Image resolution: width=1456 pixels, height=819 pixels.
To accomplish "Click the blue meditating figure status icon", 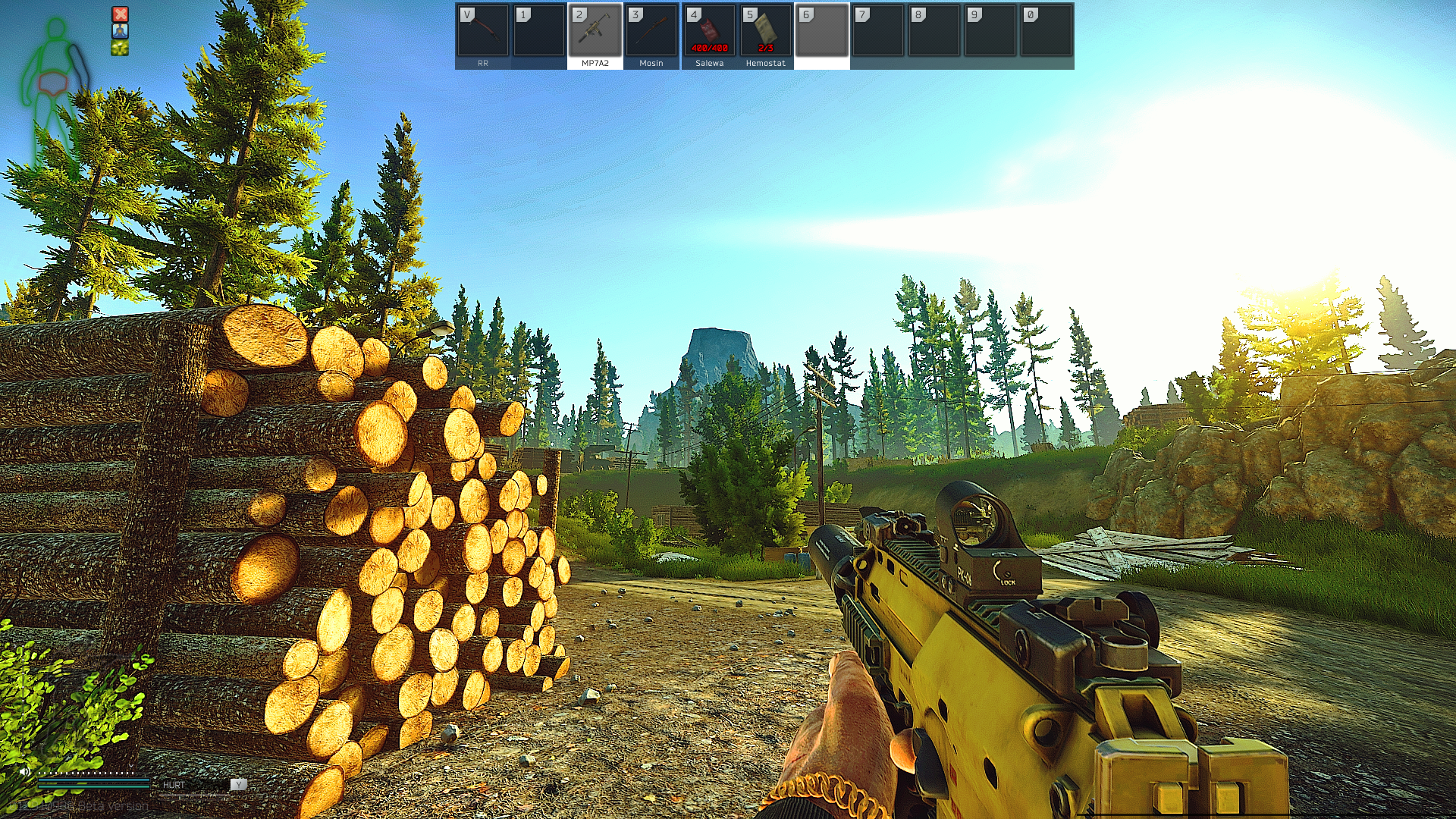I will coord(120,31).
